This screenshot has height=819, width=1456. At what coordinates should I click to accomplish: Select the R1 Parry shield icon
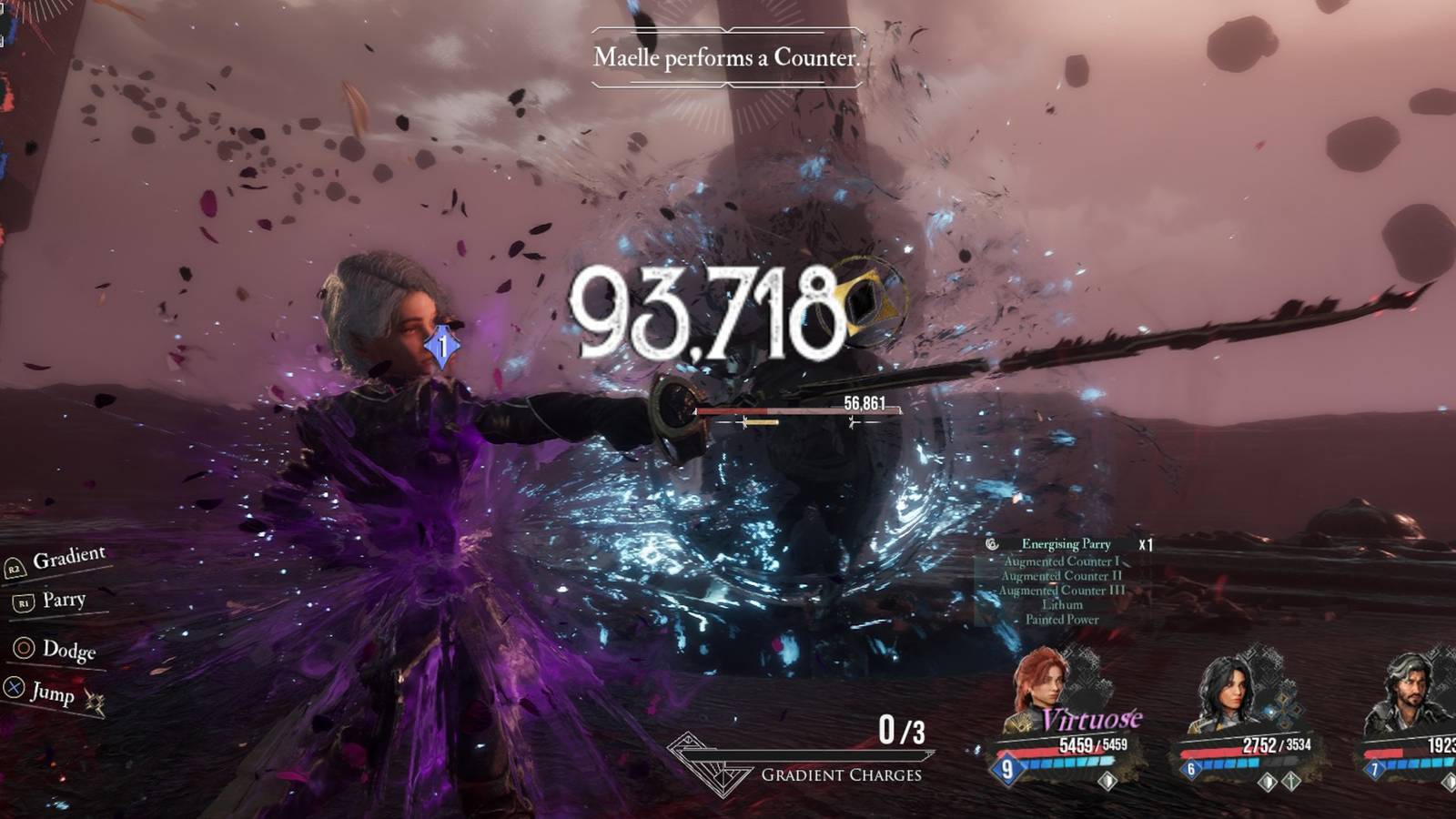pyautogui.click(x=24, y=602)
